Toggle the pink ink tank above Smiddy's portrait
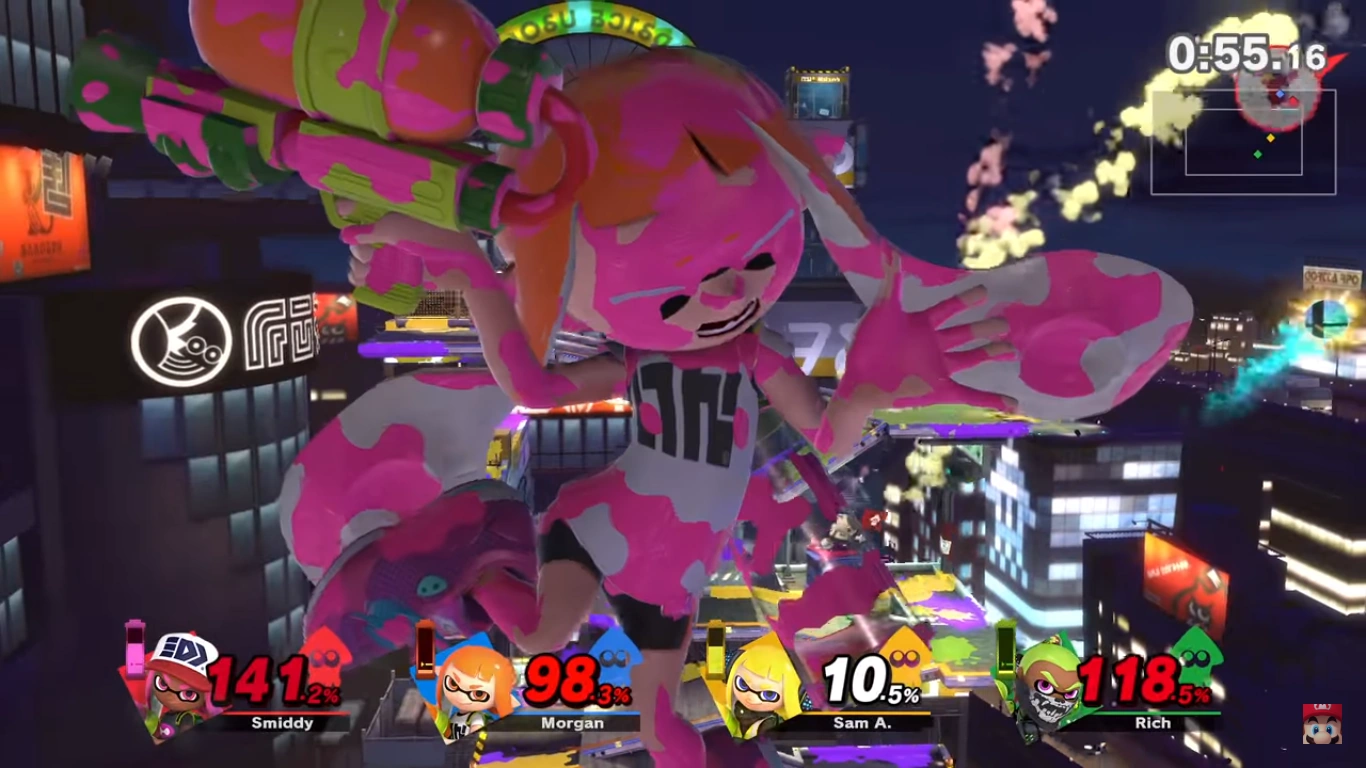The image size is (1366, 768). (x=135, y=648)
